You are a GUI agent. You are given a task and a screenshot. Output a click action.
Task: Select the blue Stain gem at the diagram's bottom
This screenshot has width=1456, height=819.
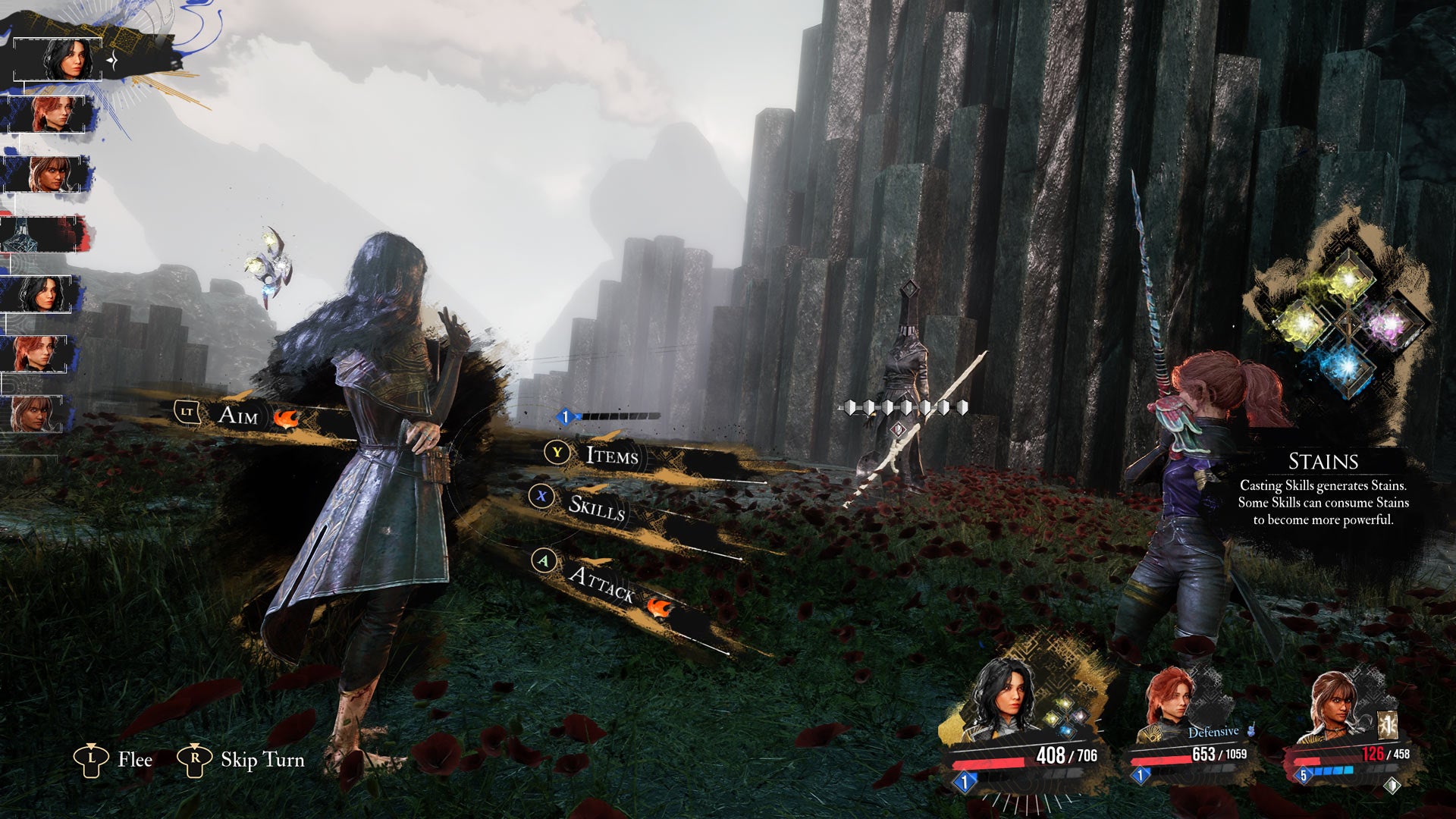[x=1345, y=366]
